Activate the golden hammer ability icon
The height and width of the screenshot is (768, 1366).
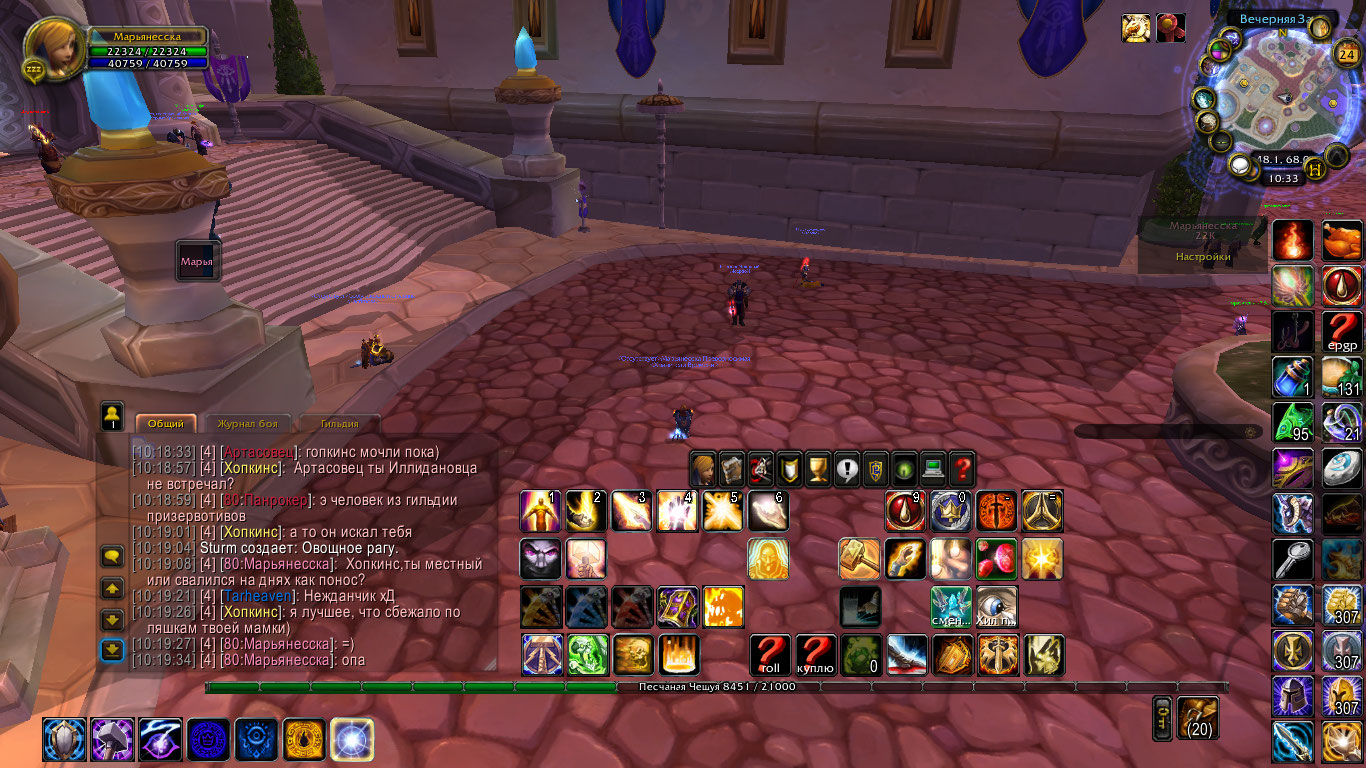[859, 559]
